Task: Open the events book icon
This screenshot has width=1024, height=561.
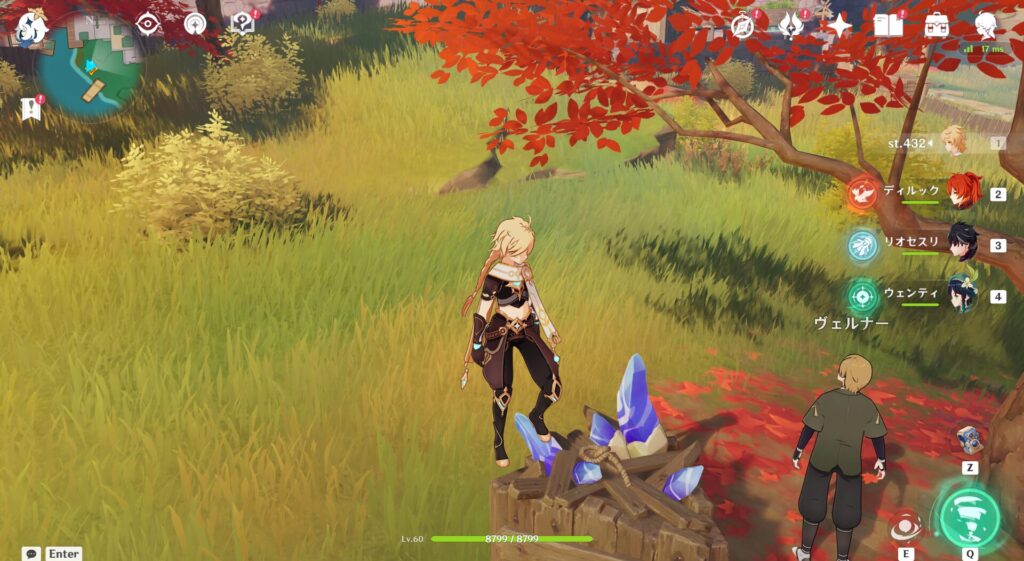Action: (887, 25)
